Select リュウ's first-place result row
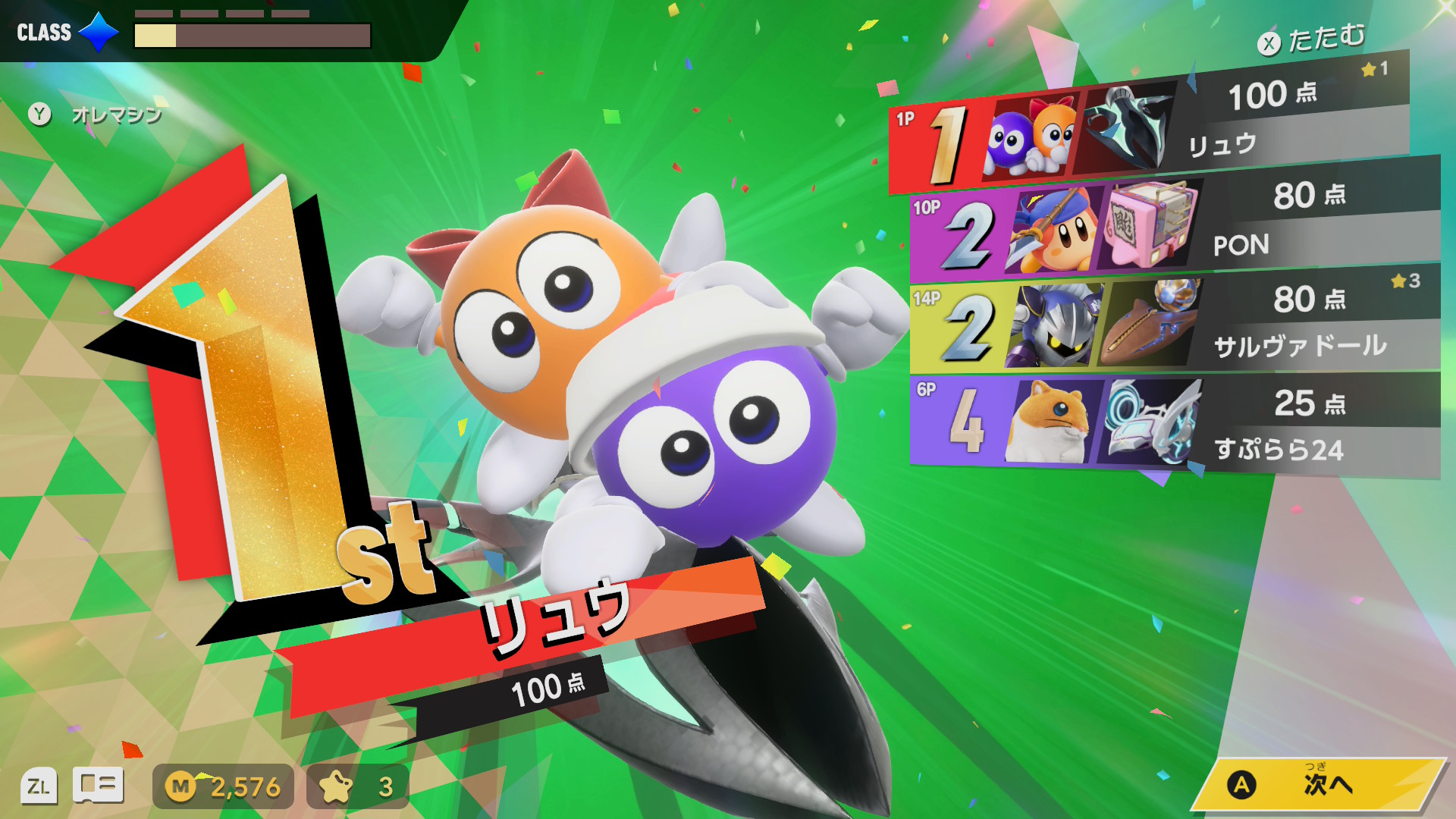The image size is (1456, 819). (x=1149, y=130)
